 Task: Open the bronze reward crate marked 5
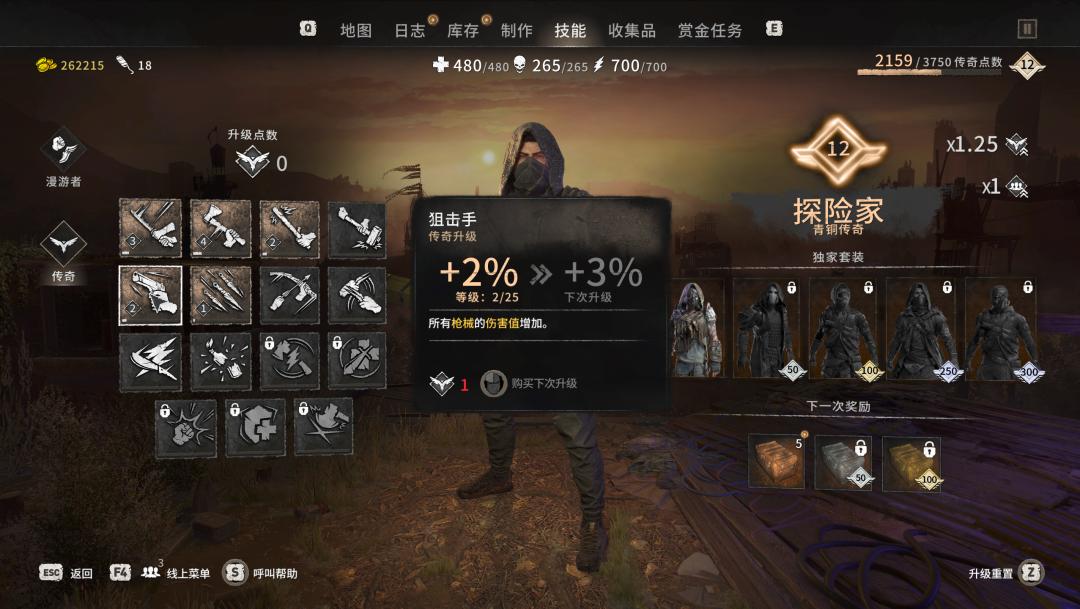(x=776, y=462)
